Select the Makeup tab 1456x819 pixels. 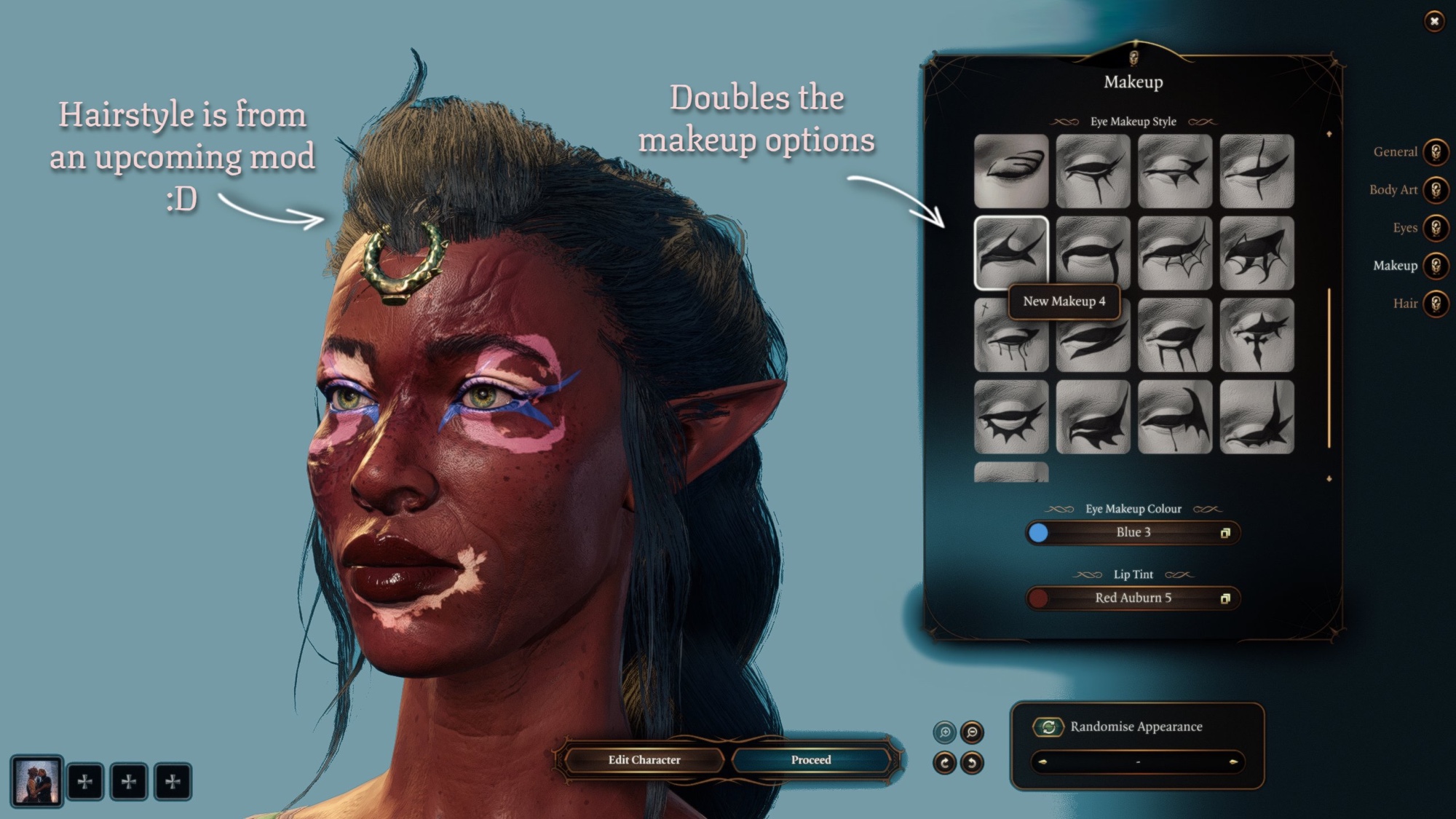click(1436, 266)
